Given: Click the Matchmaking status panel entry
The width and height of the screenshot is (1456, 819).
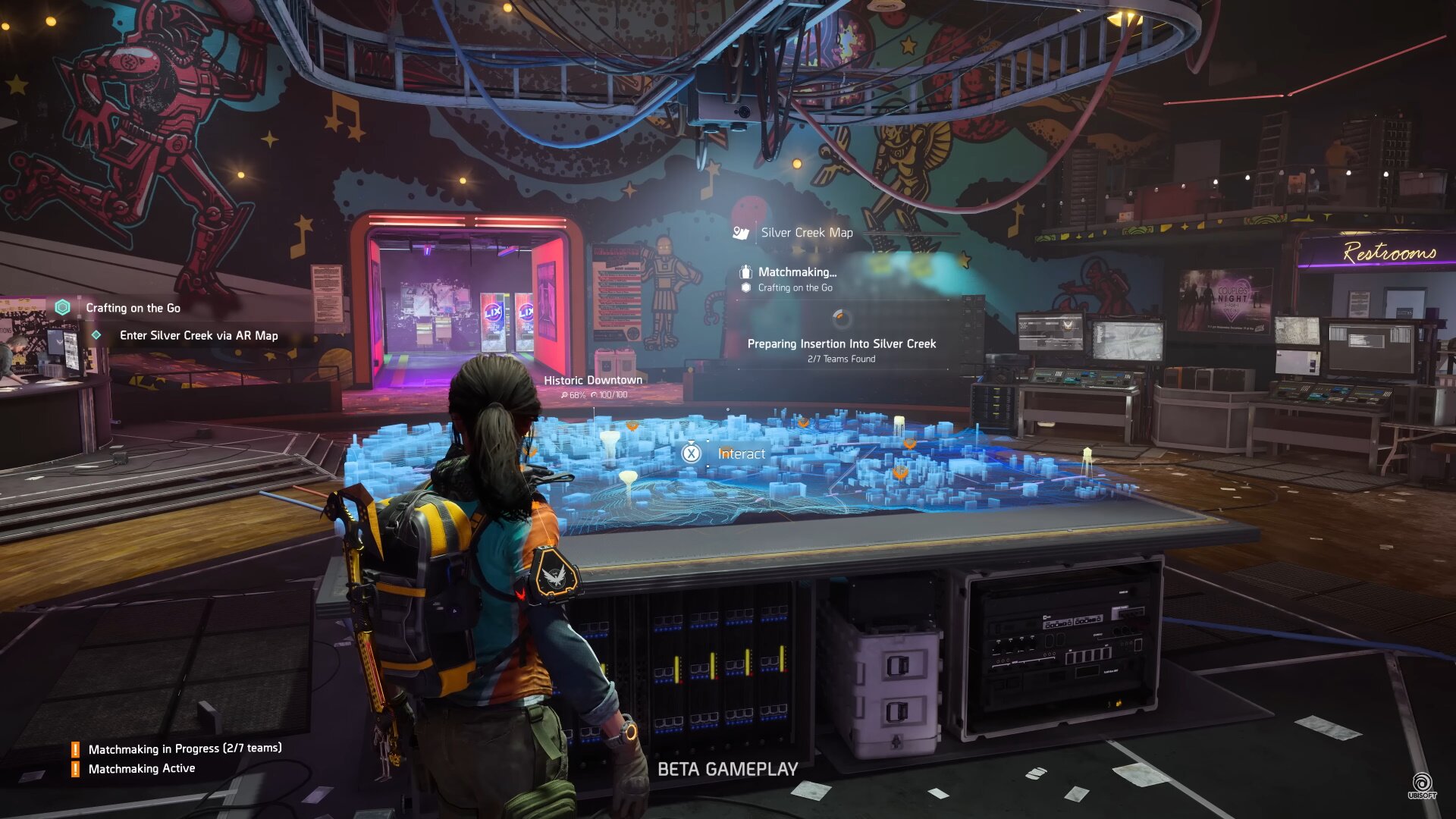Looking at the screenshot, I should point(796,272).
